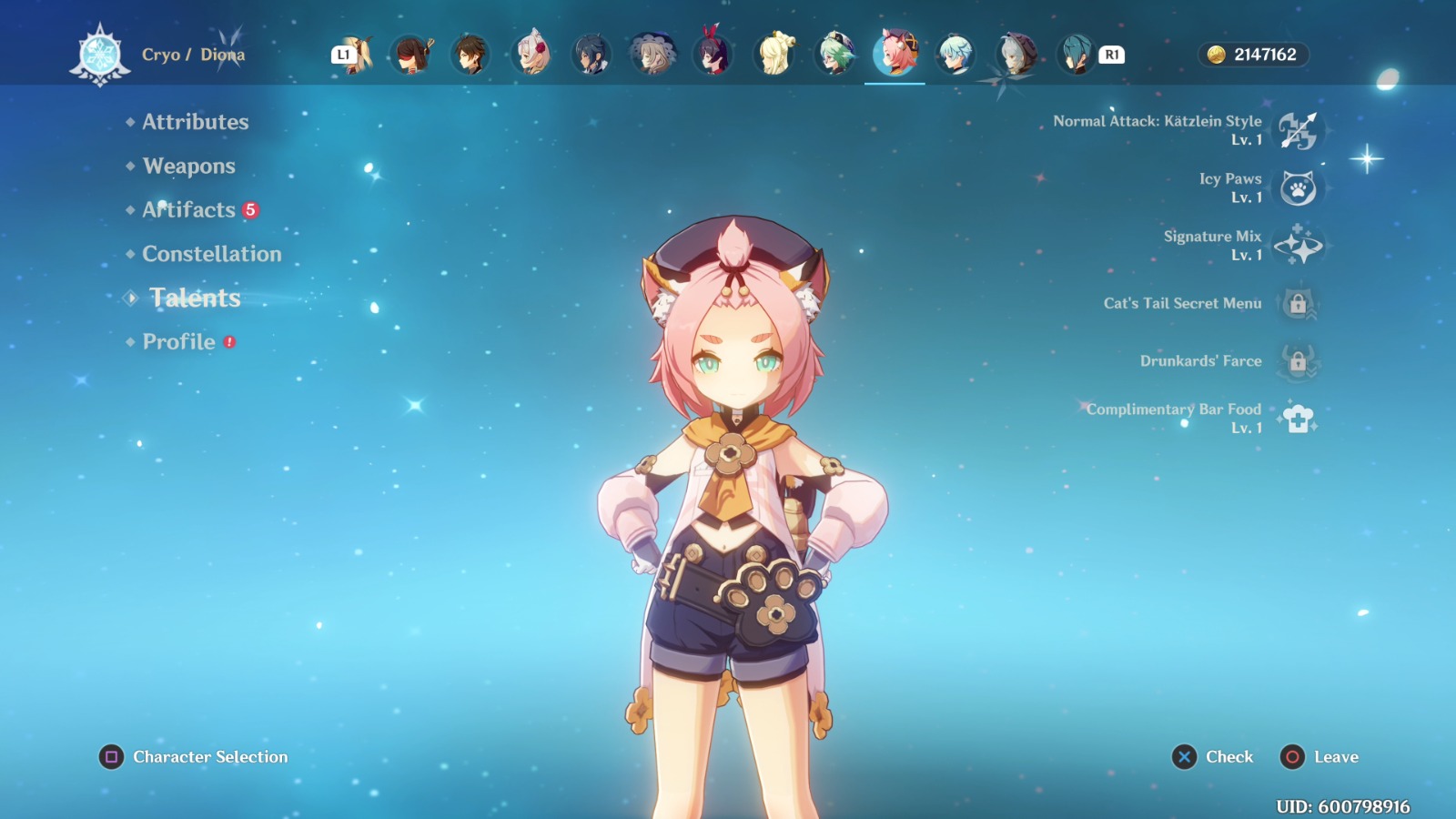Inspect the Icy Paws talent
1456x819 pixels.
coord(1298,188)
